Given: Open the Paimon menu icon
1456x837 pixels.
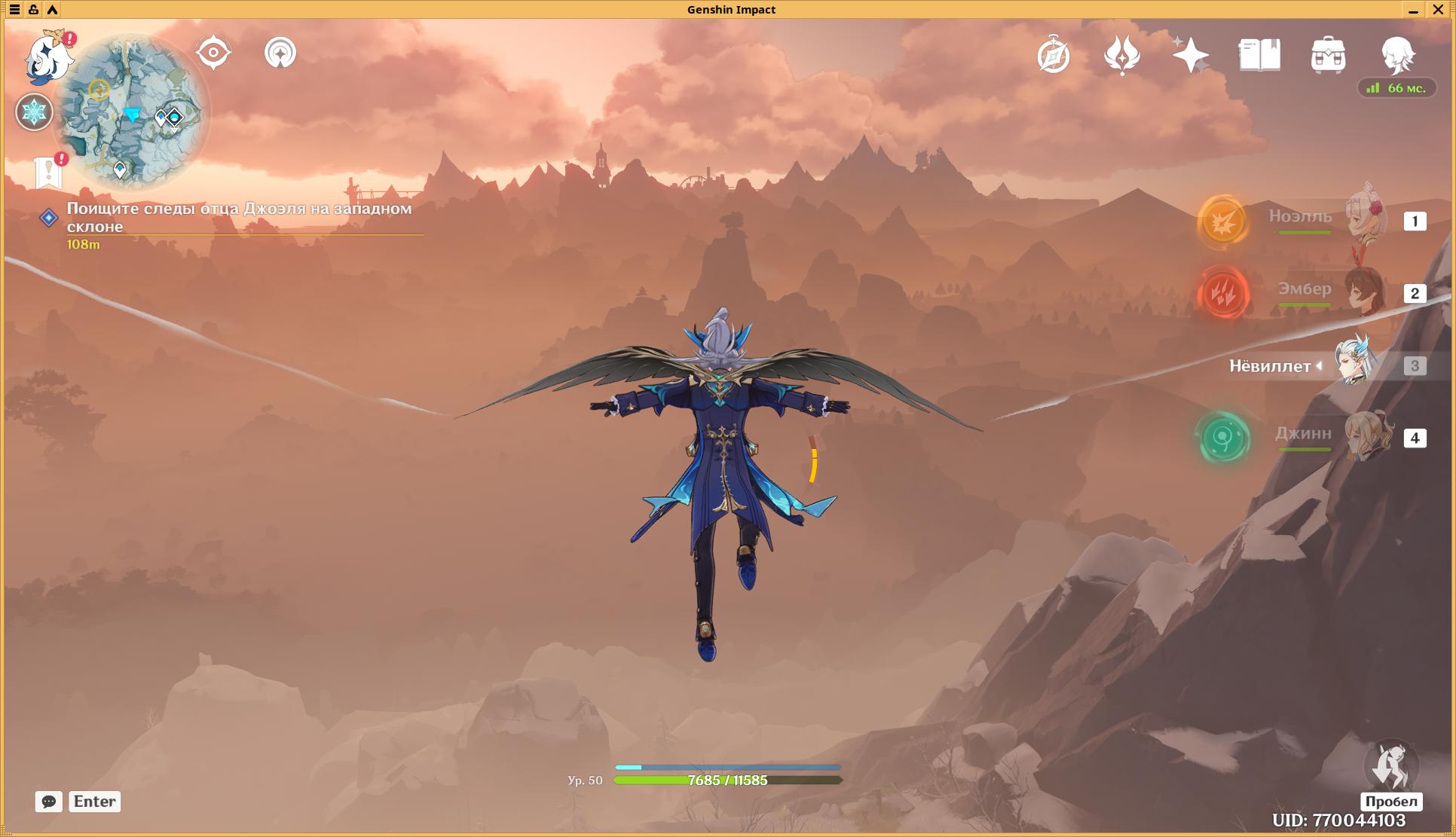Looking at the screenshot, I should pyautogui.click(x=49, y=57).
